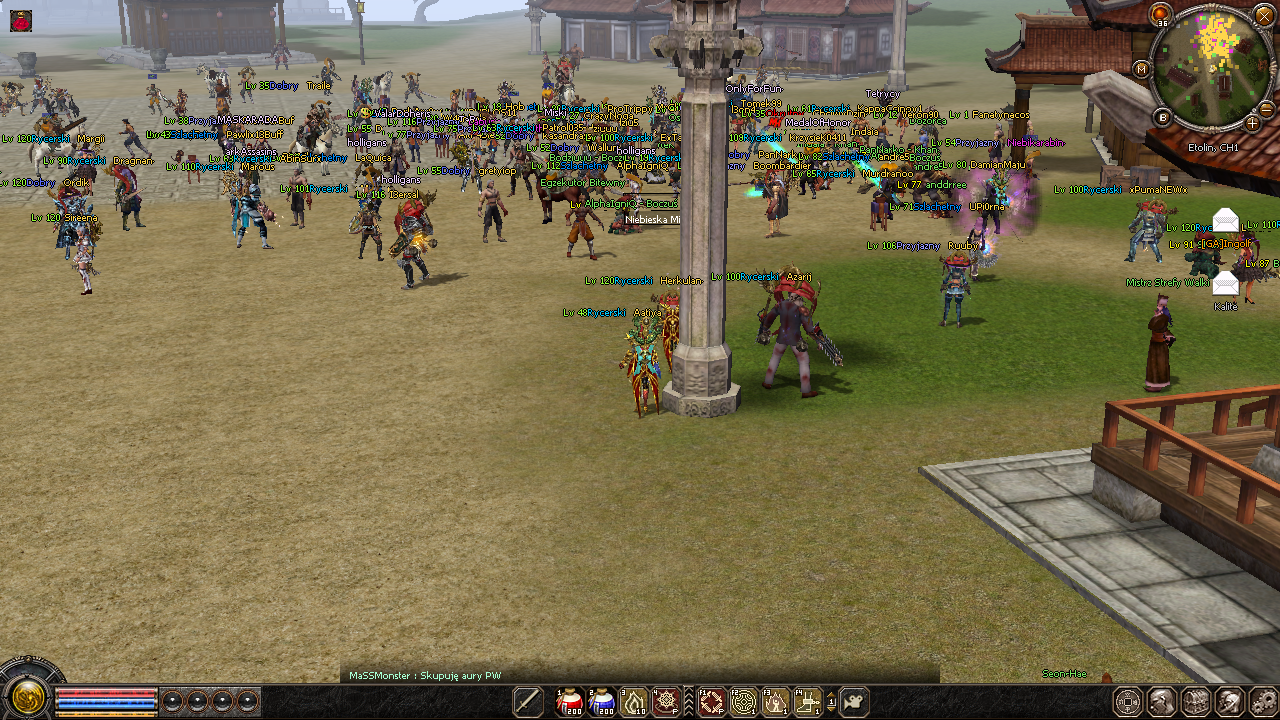Click the red icon in the top-left corner
1280x720 pixels.
point(21,20)
